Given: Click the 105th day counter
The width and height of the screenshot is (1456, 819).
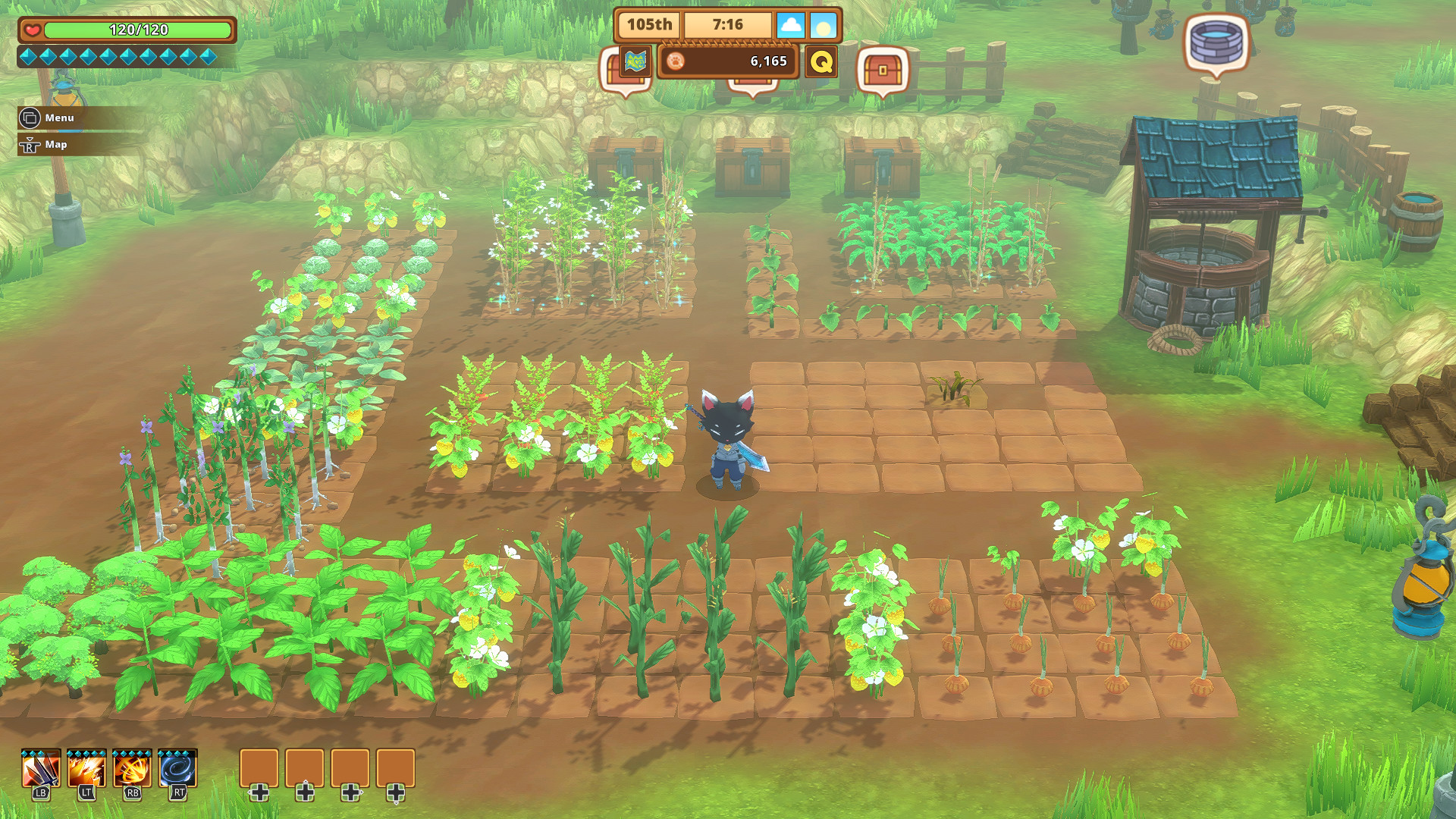Looking at the screenshot, I should click(x=648, y=24).
